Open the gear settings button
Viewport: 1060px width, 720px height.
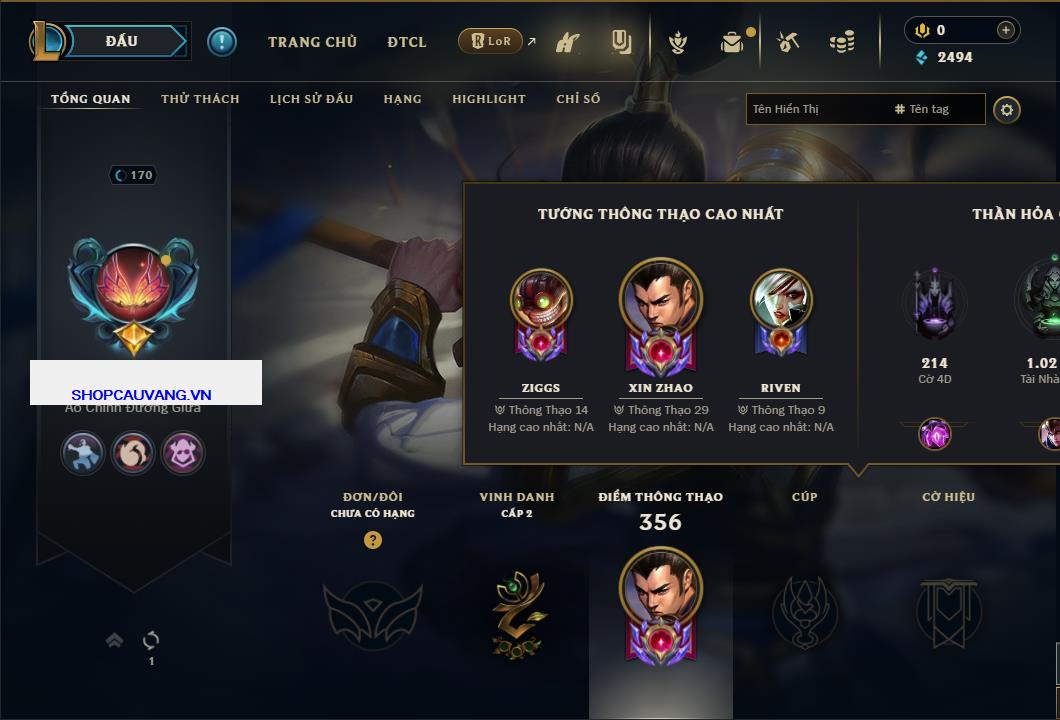1007,109
